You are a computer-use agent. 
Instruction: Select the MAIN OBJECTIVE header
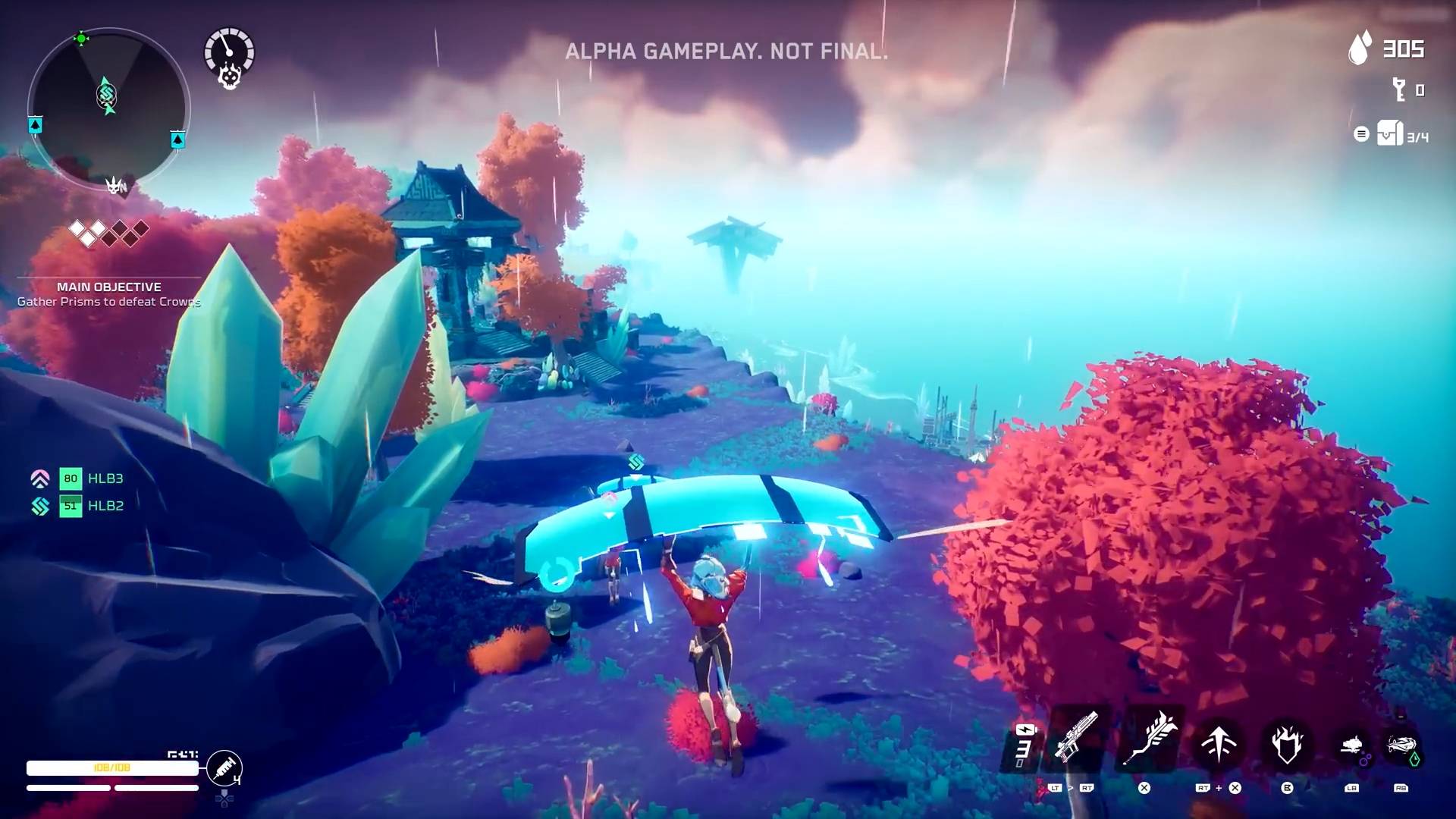tap(110, 287)
